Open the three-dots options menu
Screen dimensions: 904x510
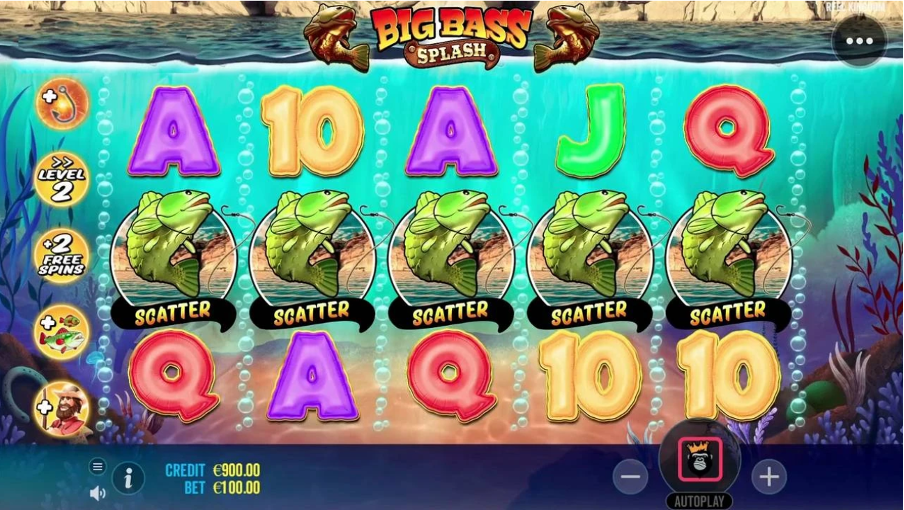click(859, 42)
